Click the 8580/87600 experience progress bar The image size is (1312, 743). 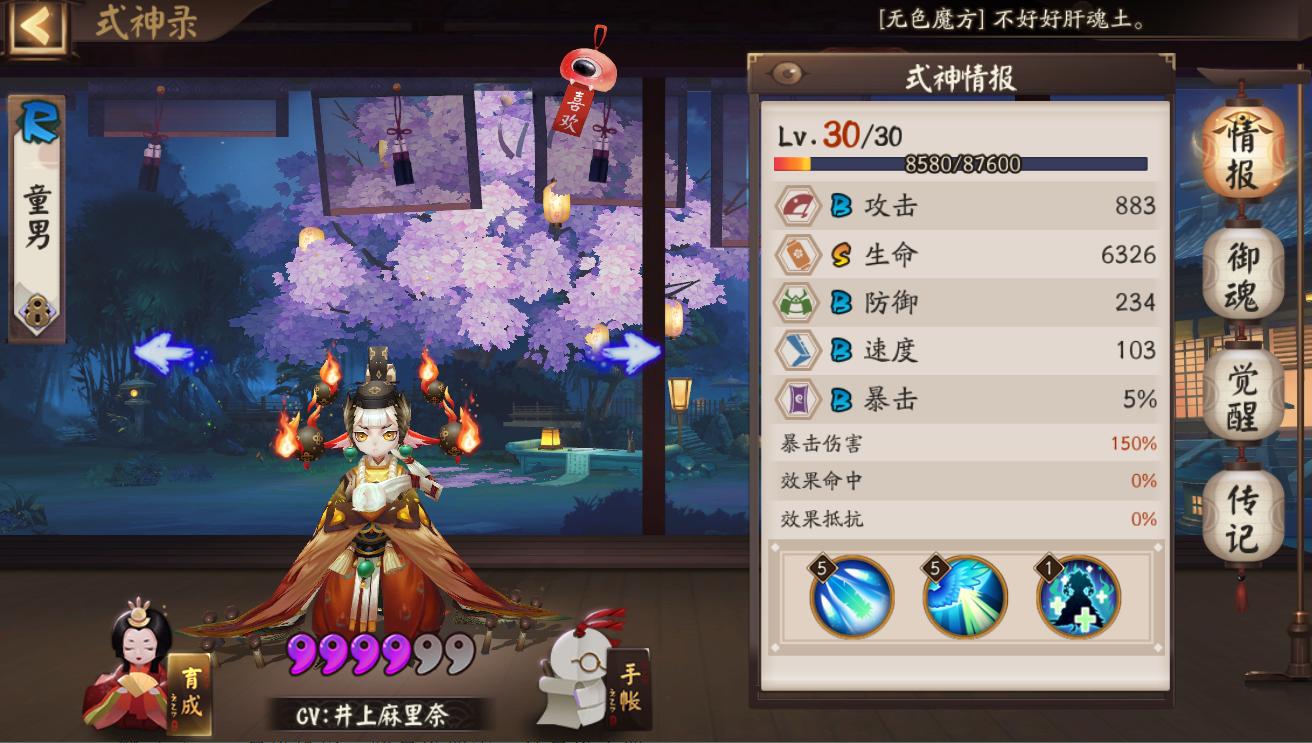click(x=963, y=161)
